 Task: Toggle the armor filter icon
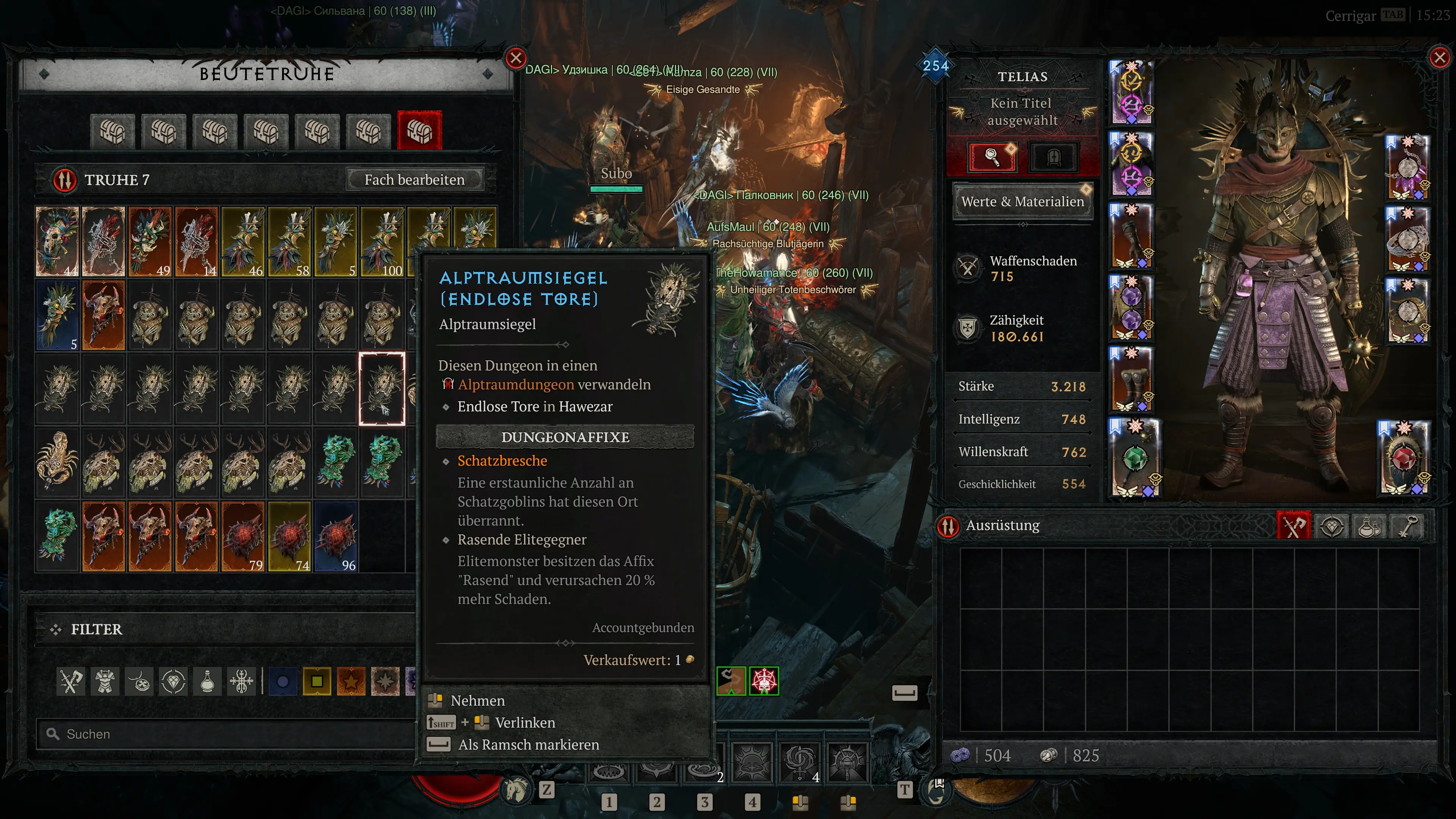[x=105, y=681]
